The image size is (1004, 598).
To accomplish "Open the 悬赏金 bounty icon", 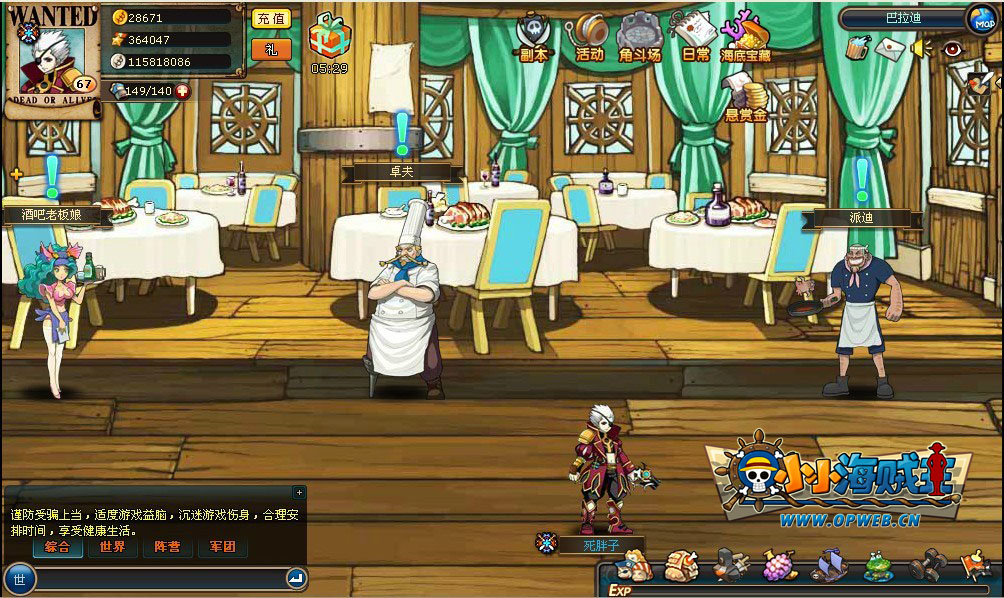I will [746, 98].
